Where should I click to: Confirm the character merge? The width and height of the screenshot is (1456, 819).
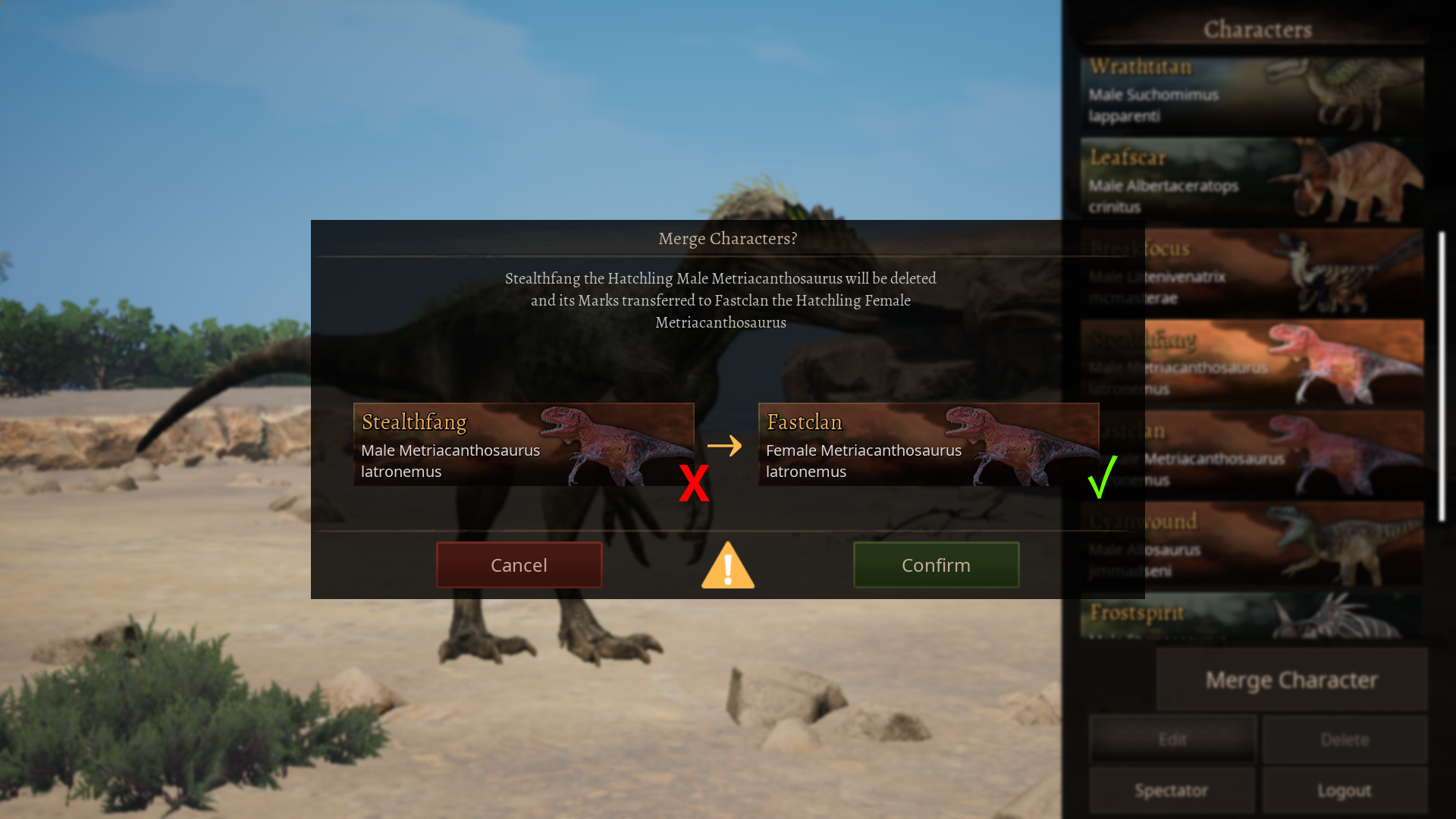pyautogui.click(x=936, y=565)
